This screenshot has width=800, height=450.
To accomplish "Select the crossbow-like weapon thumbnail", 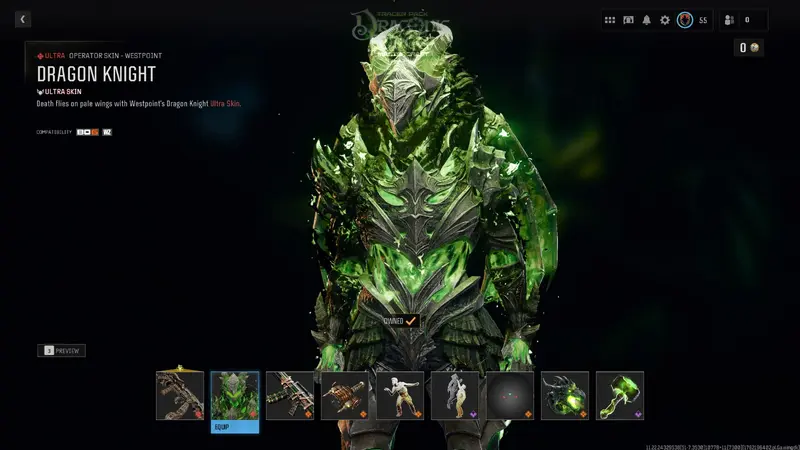I will point(345,395).
